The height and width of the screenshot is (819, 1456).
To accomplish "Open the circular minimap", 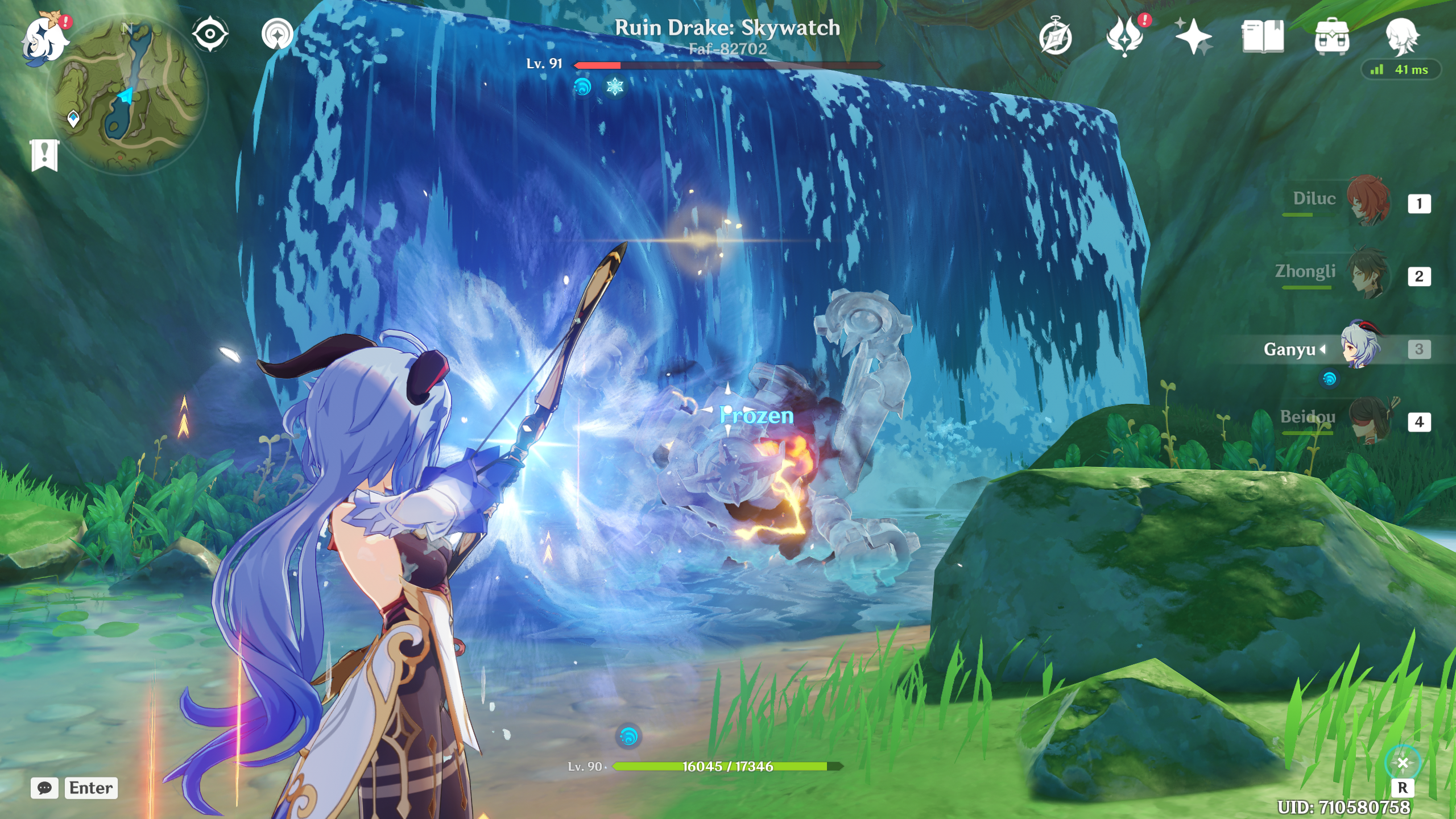I will [x=129, y=94].
